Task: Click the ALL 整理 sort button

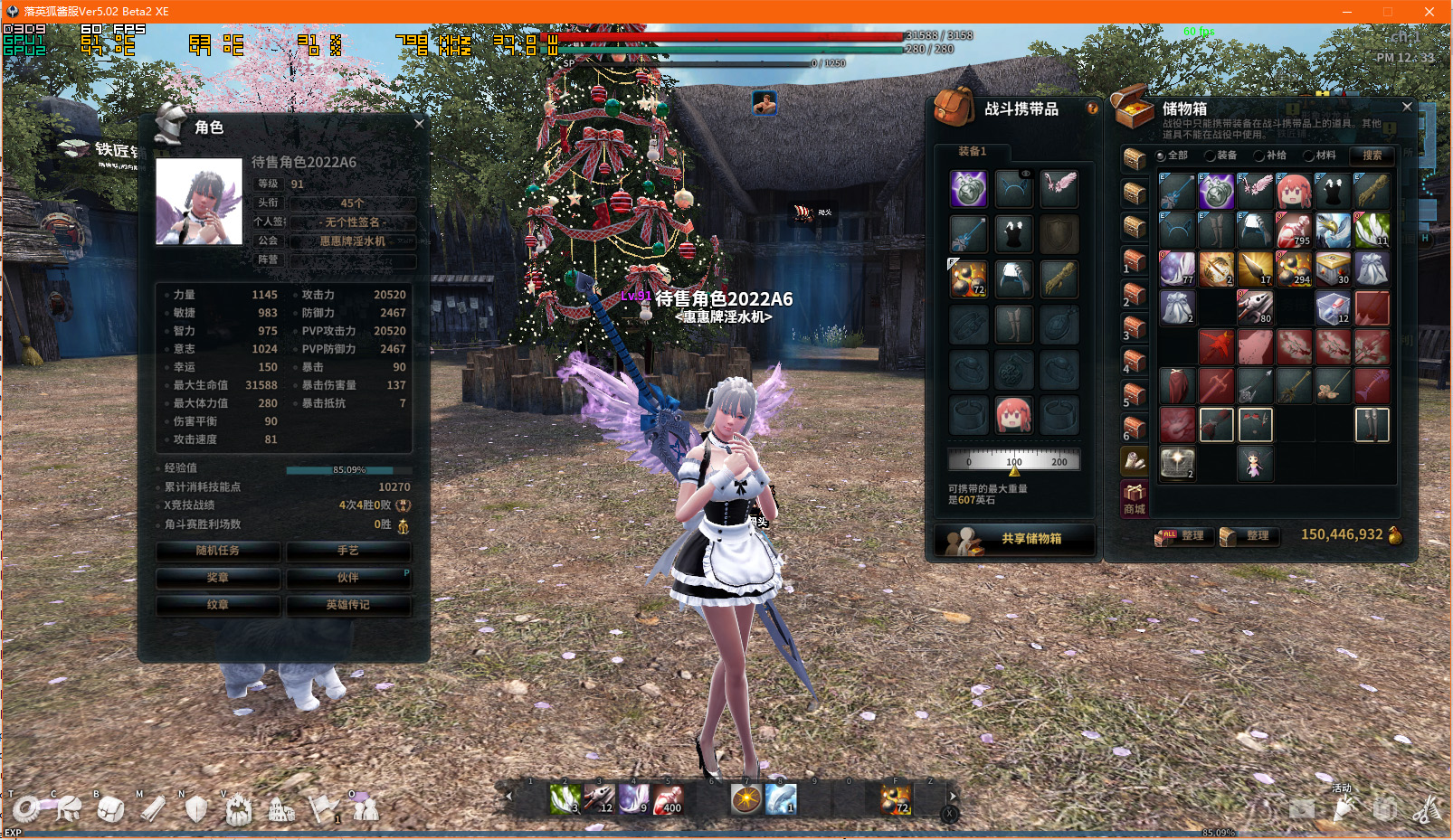Action: pos(1181,536)
